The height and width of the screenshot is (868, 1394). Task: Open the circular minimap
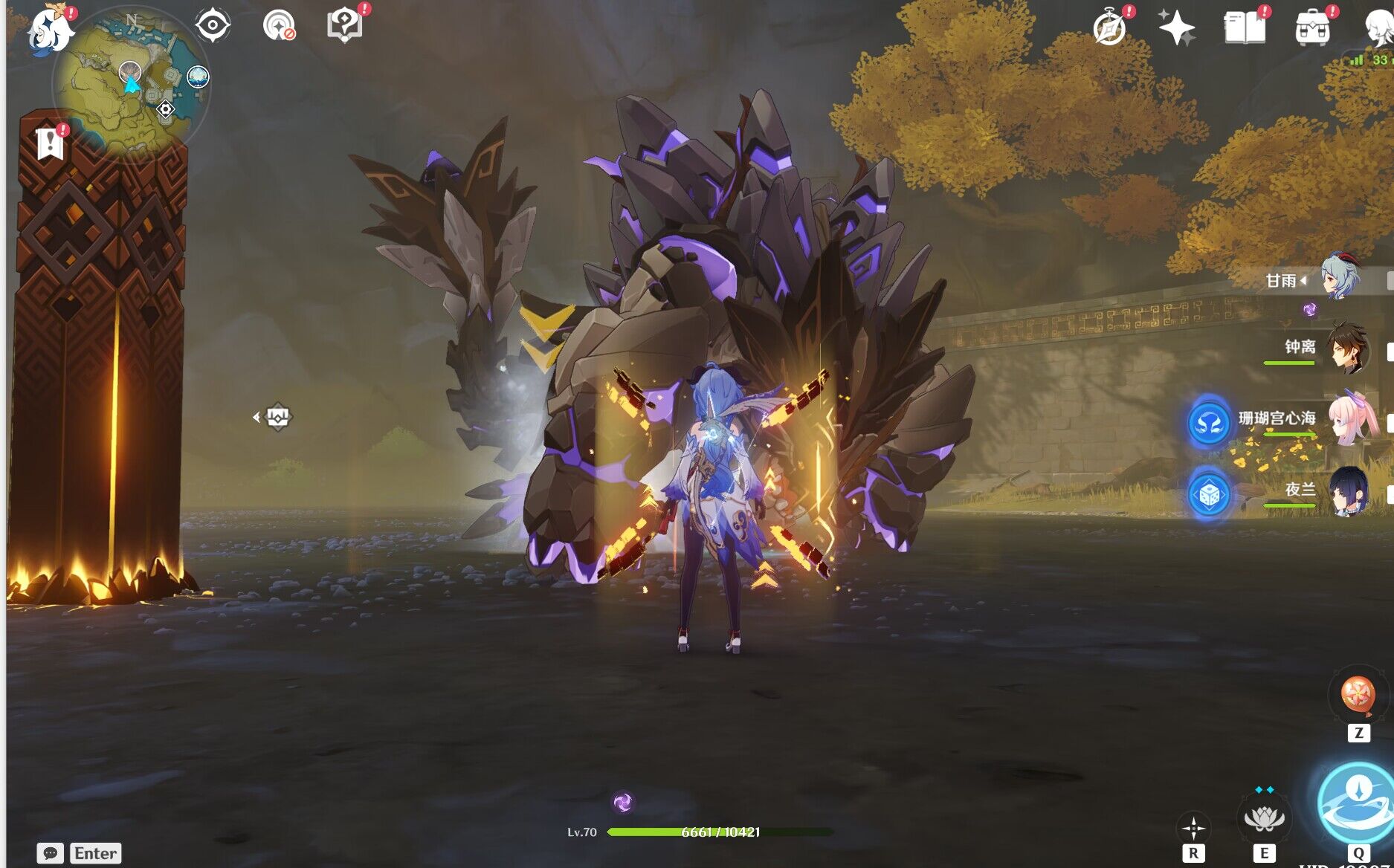(x=132, y=82)
